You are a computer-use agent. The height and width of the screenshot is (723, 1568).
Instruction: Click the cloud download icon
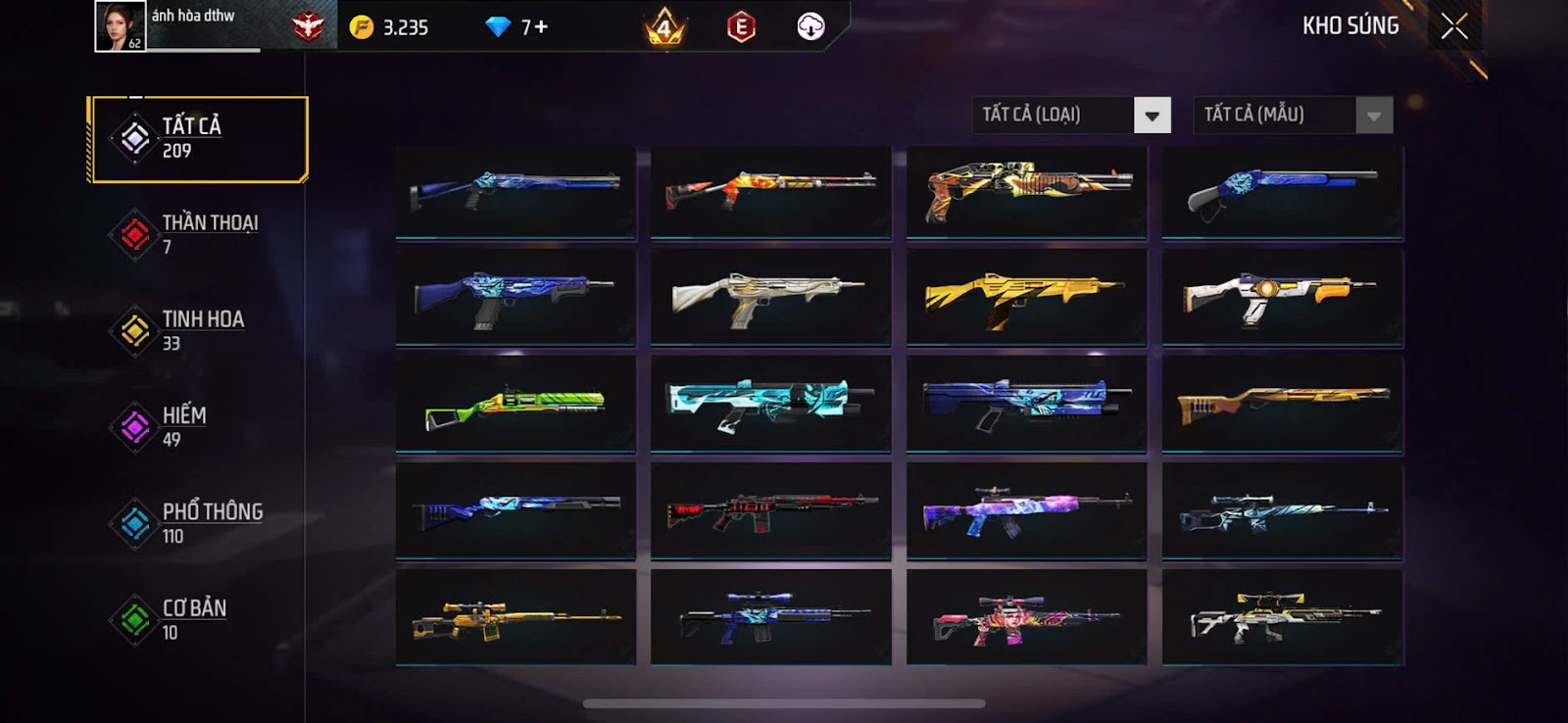(810, 27)
